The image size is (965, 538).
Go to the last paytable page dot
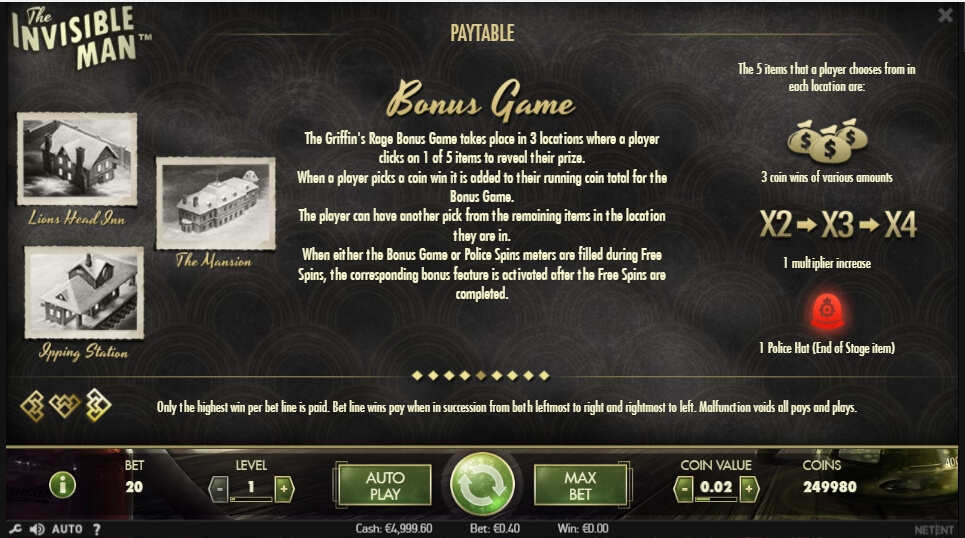pyautogui.click(x=545, y=375)
